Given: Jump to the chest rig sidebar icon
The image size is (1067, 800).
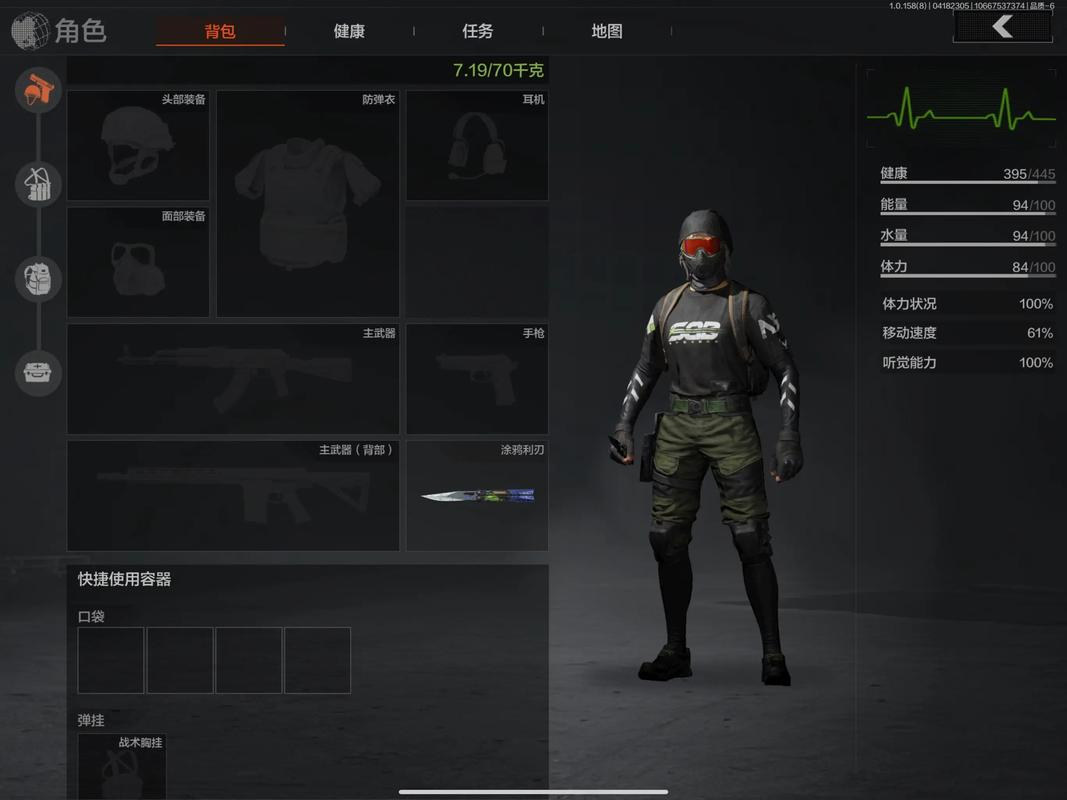Looking at the screenshot, I should [39, 185].
